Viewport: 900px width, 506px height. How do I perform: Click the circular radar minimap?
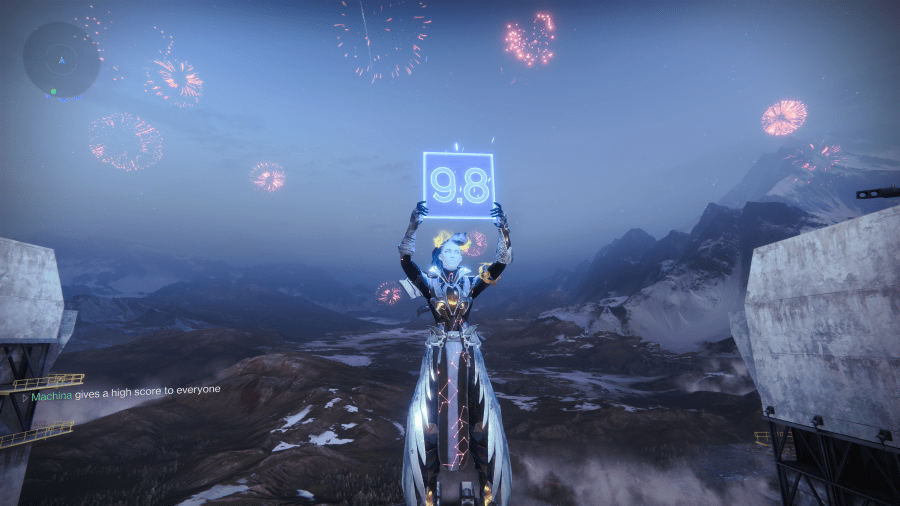(61, 60)
